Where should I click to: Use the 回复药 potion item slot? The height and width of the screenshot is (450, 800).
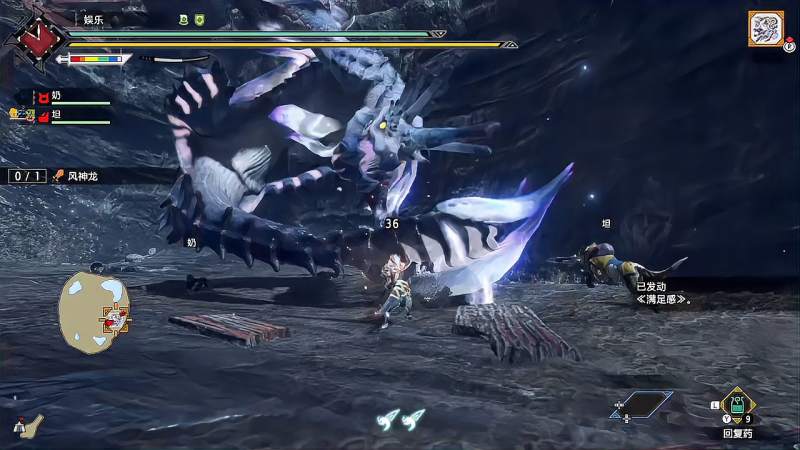click(x=737, y=405)
